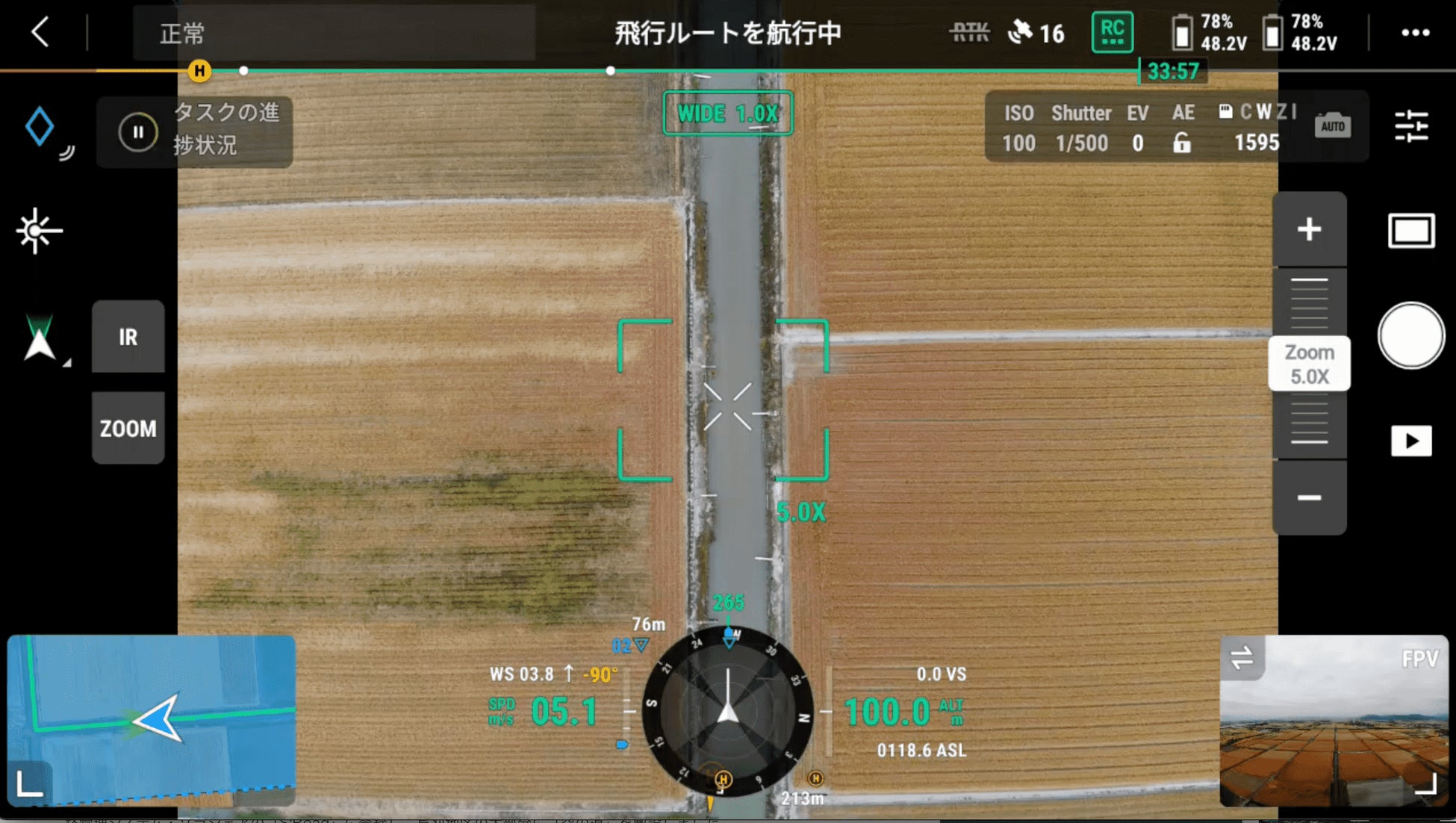The width and height of the screenshot is (1456, 823).
Task: Trigger the round shutter button
Action: tap(1410, 336)
